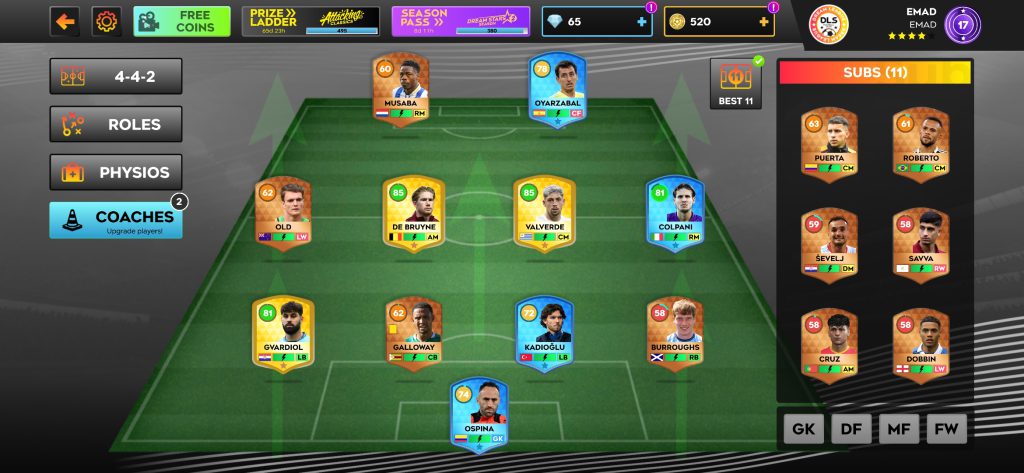
Task: Add more diamonds with the plus button
Action: tap(641, 21)
